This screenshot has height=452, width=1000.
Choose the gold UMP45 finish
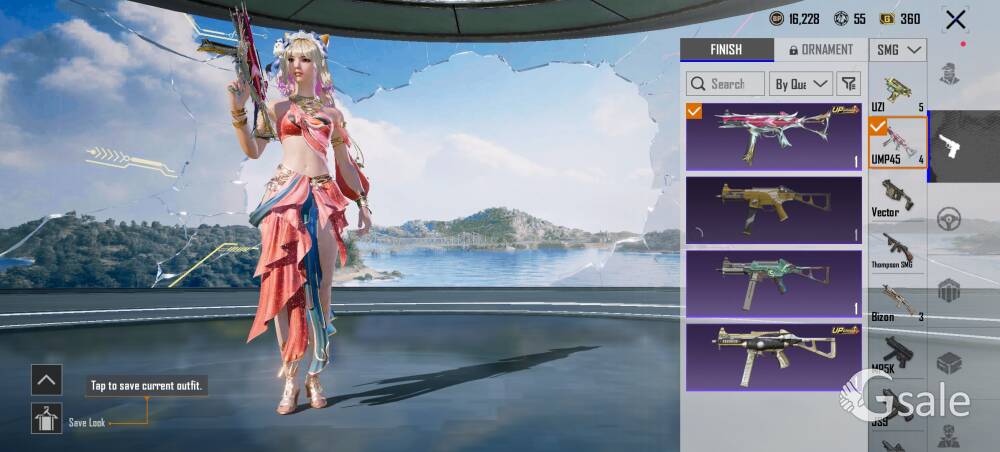(x=774, y=209)
